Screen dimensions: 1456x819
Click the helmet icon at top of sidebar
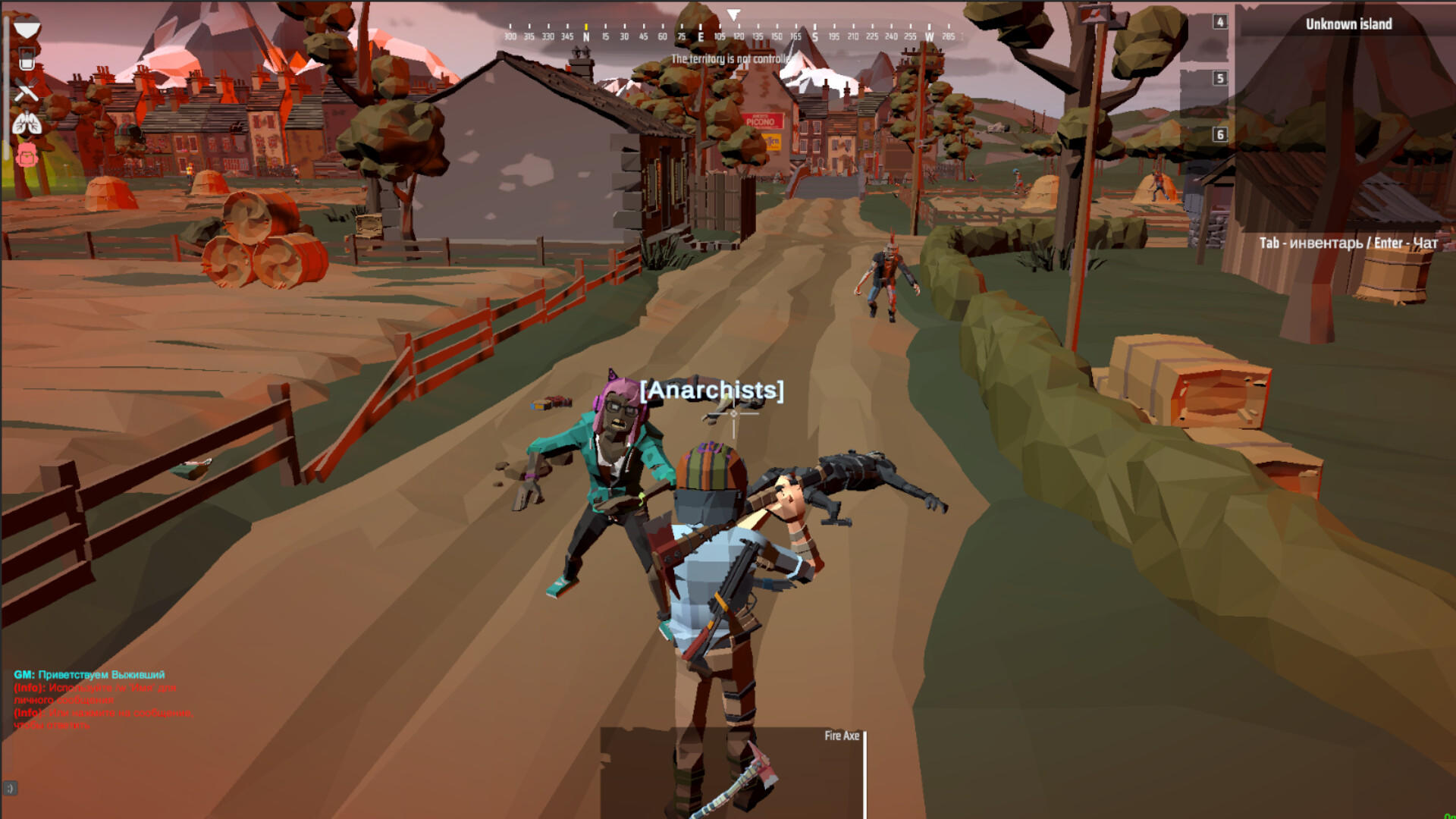point(27,26)
